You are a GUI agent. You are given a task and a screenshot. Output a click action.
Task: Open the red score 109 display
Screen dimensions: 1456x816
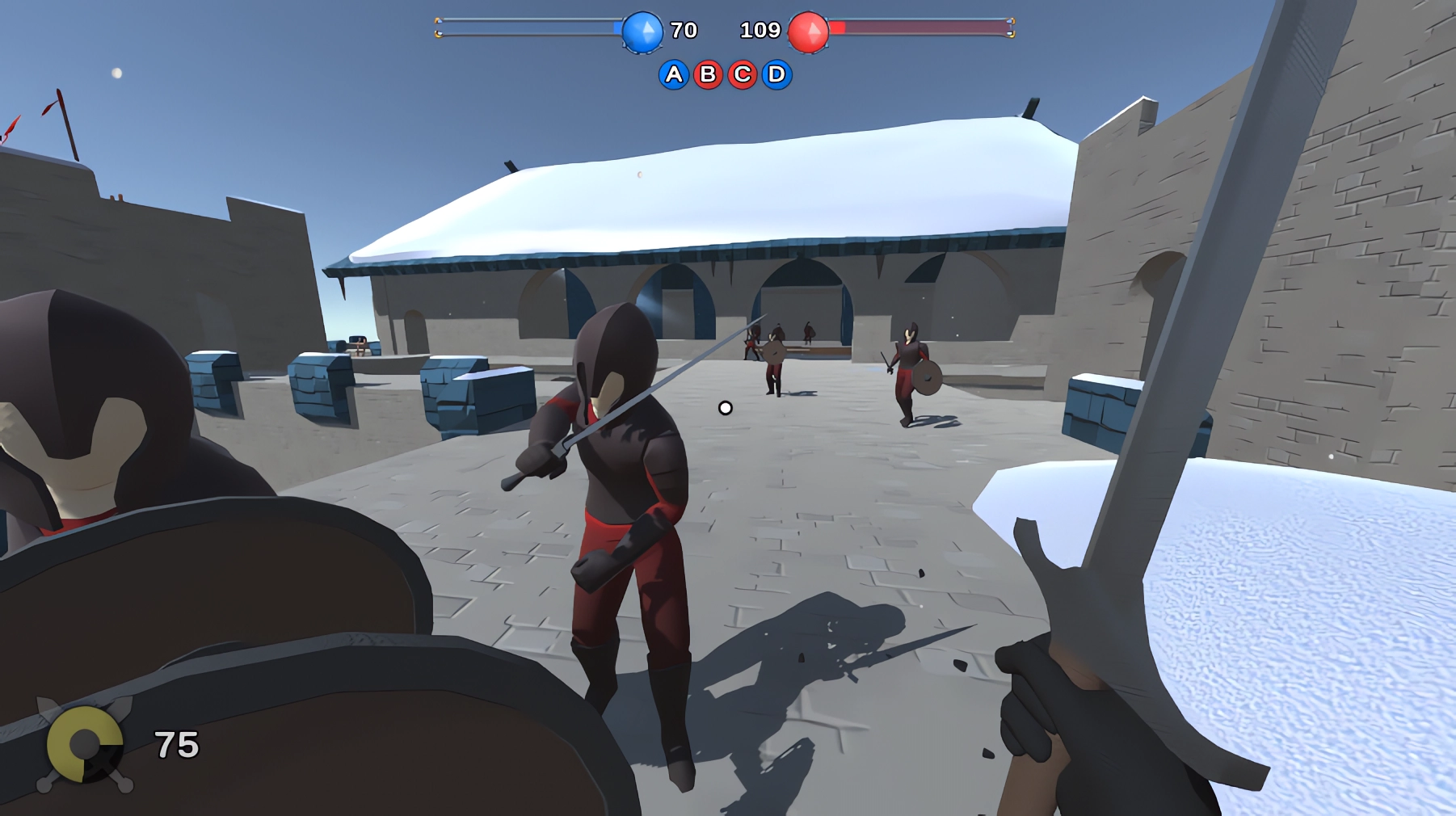[760, 31]
